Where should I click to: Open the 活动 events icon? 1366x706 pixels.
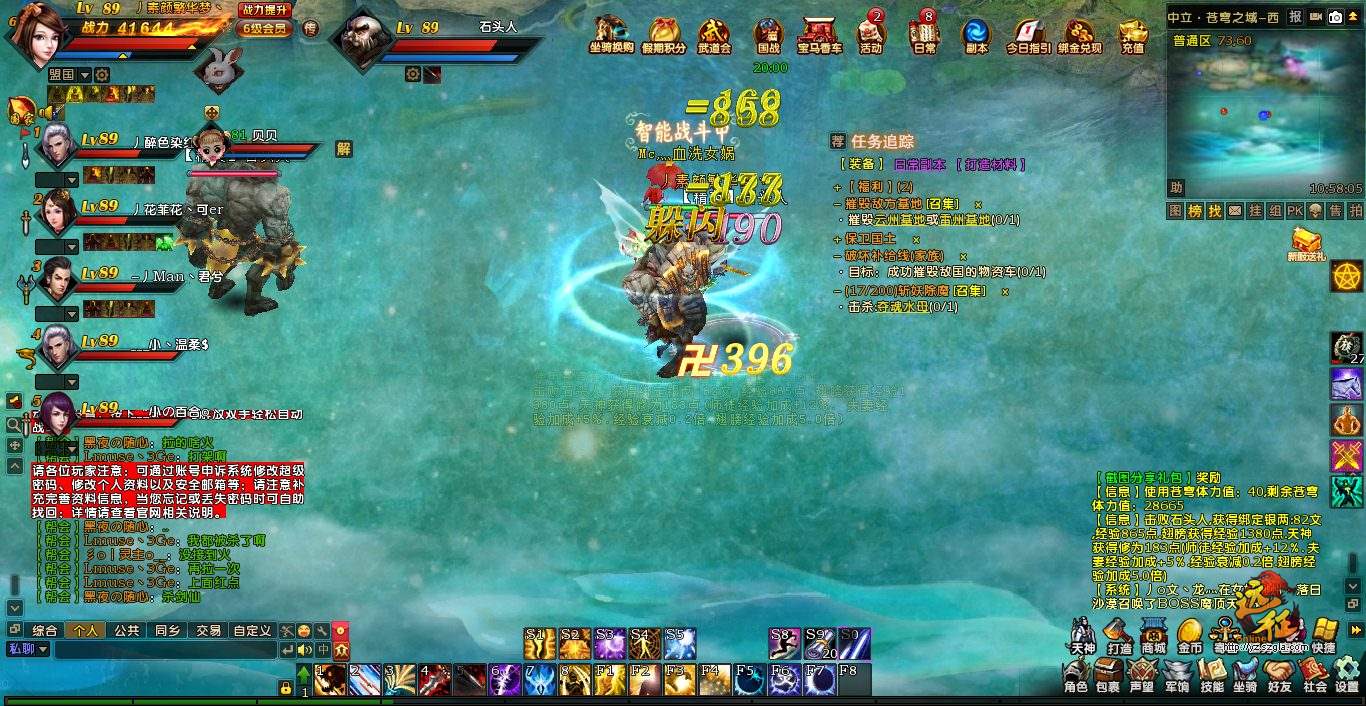click(x=871, y=34)
